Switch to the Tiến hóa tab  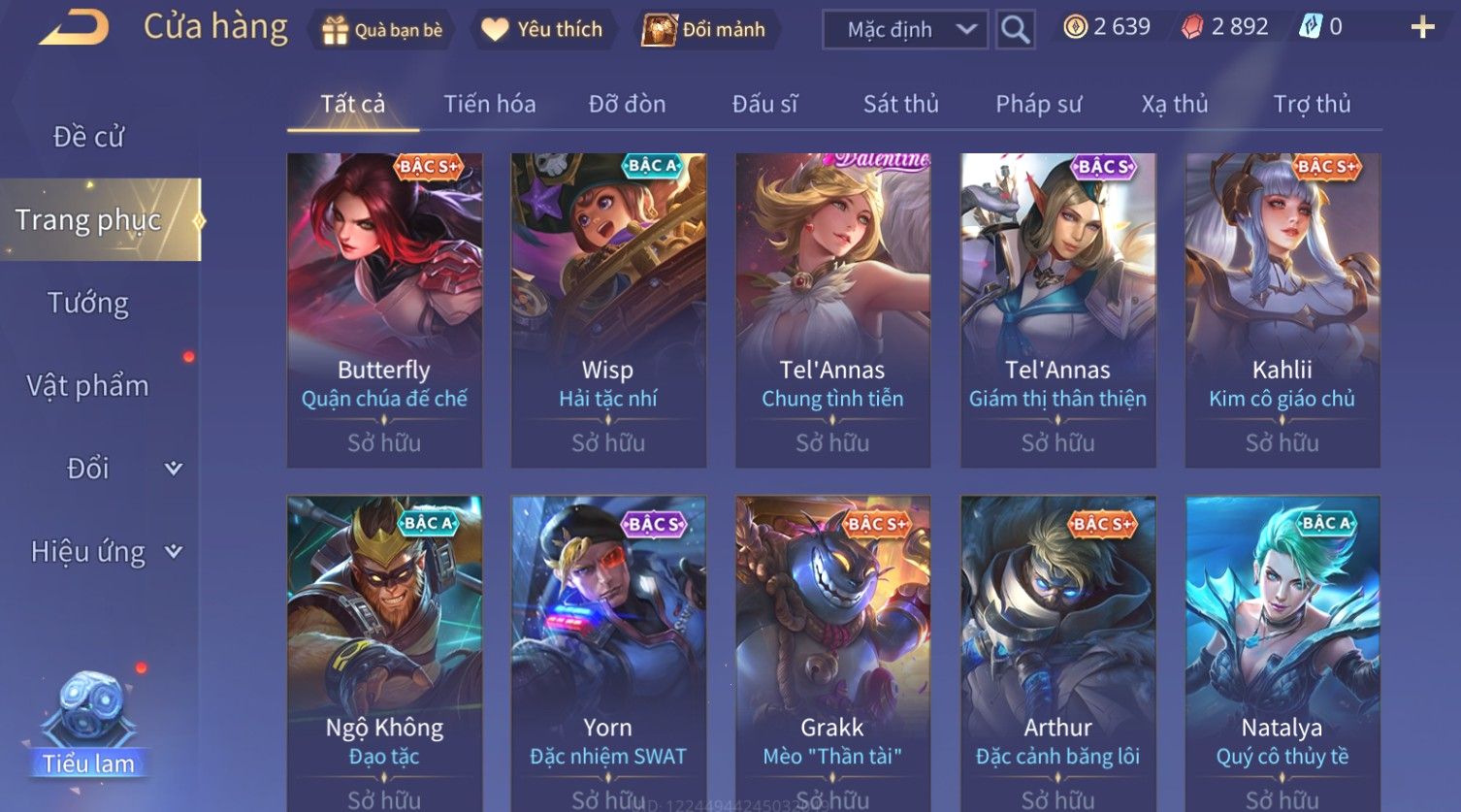[489, 104]
